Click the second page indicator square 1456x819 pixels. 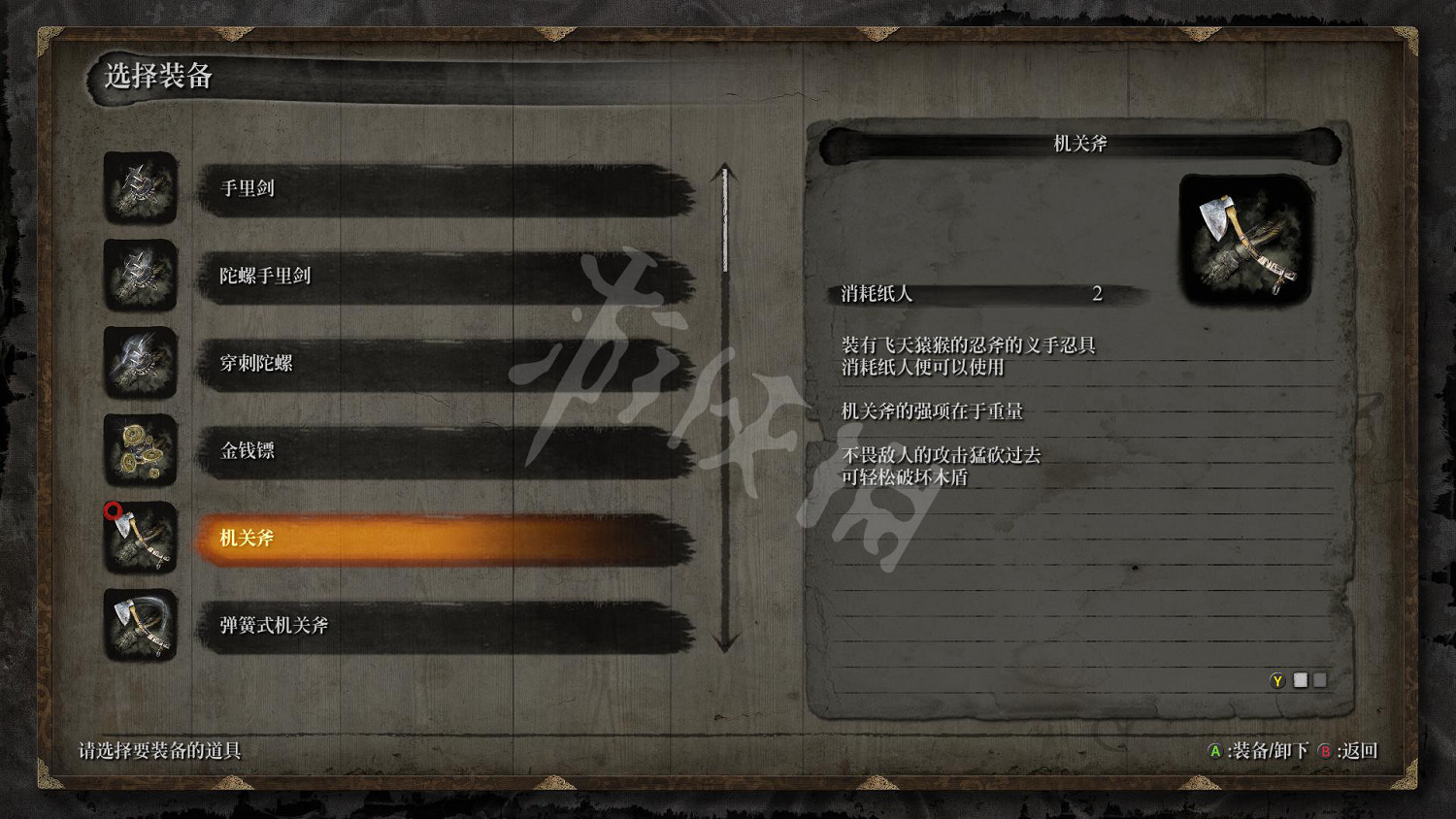tap(1320, 680)
